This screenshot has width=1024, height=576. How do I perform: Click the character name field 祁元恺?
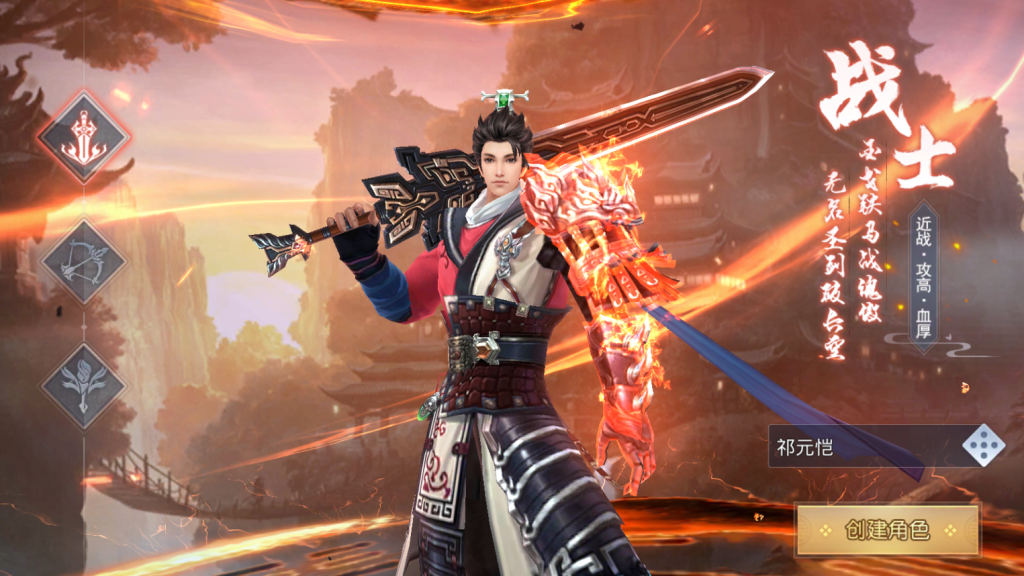tap(860, 446)
